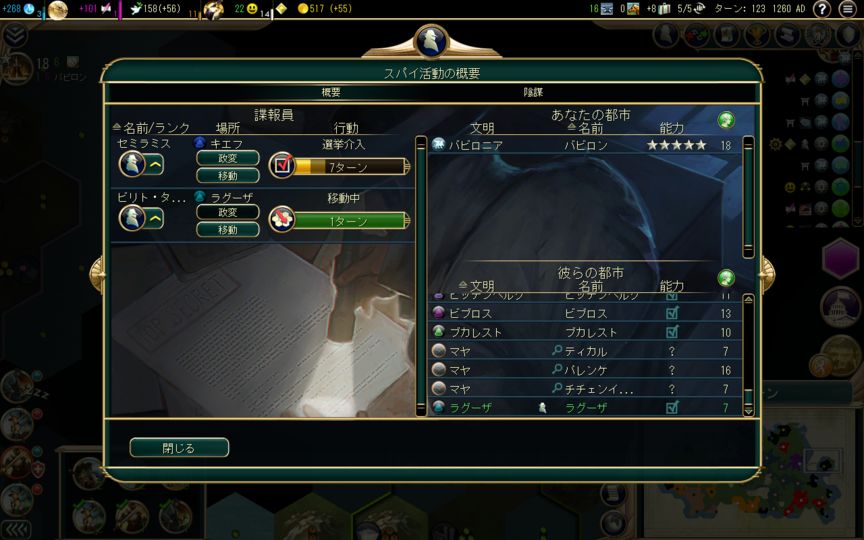Click 政変 for the spy in キエフ

227,158
